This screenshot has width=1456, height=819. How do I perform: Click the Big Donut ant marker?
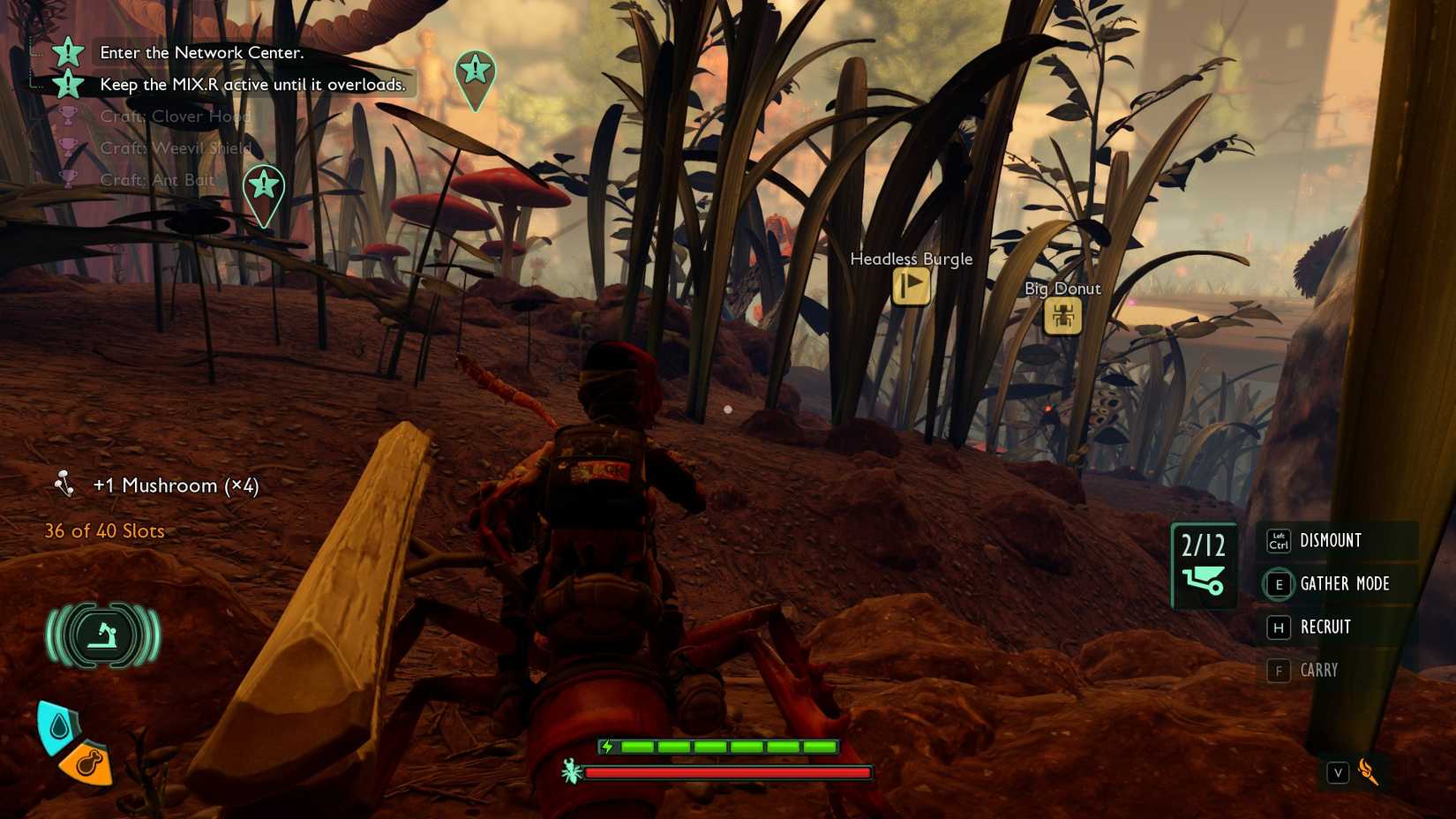pyautogui.click(x=1062, y=316)
